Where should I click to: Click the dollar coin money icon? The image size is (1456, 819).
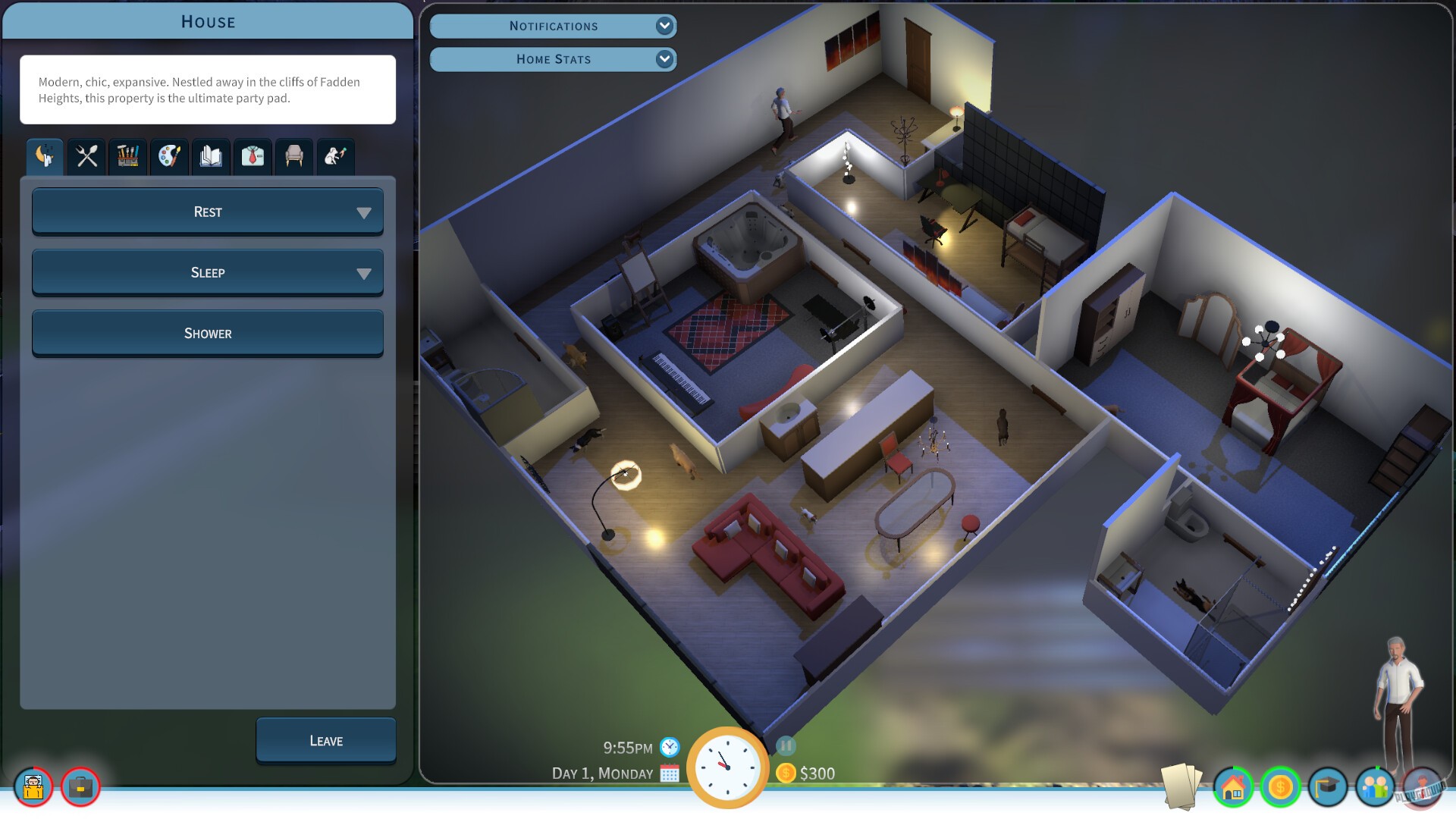[x=1282, y=788]
